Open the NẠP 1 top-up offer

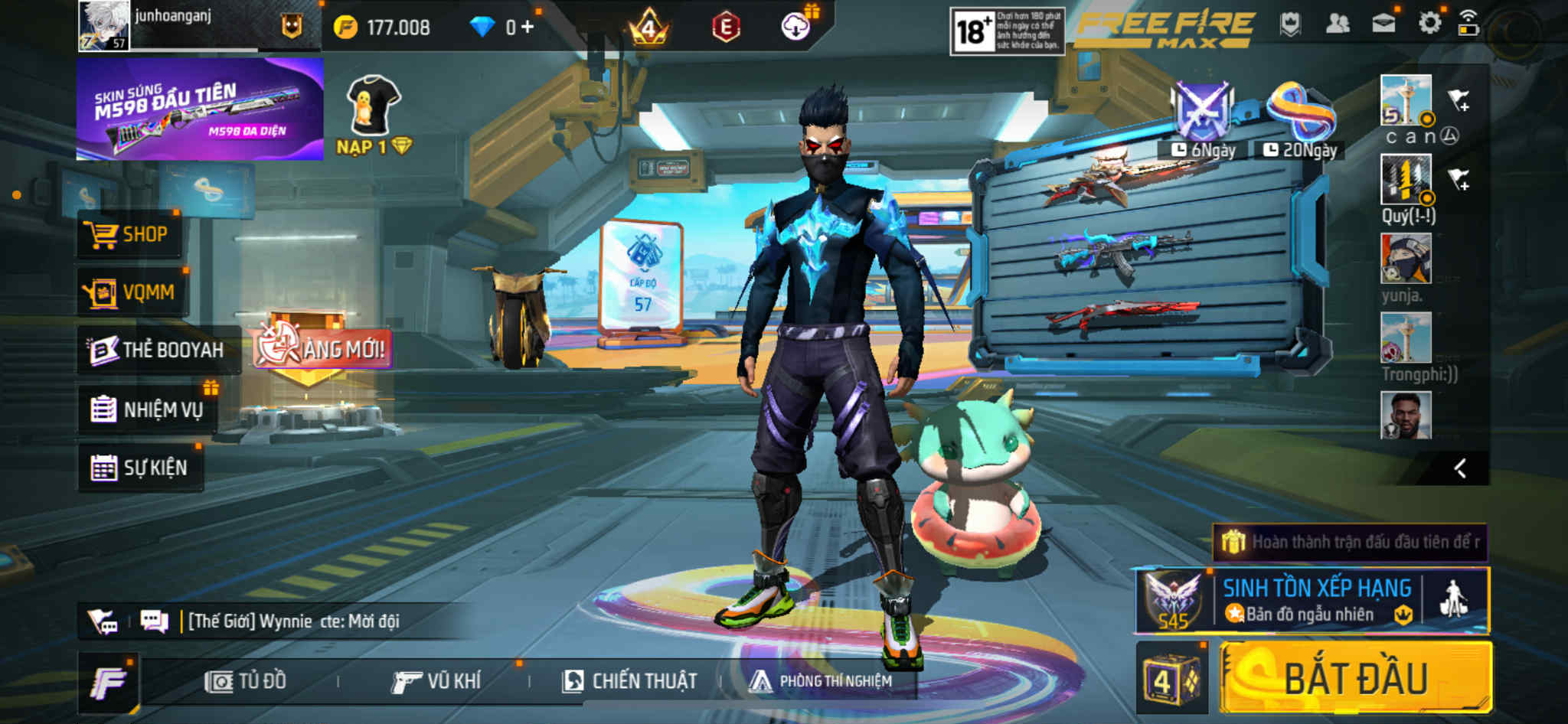coord(374,116)
